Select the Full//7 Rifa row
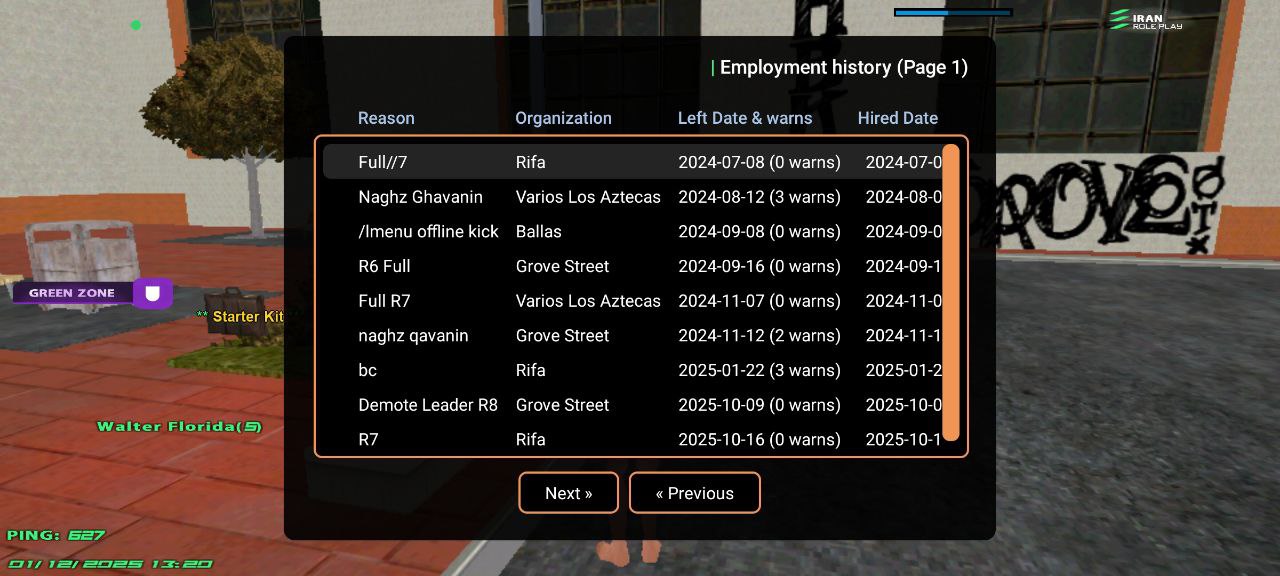Viewport: 1280px width, 576px height. 630,162
